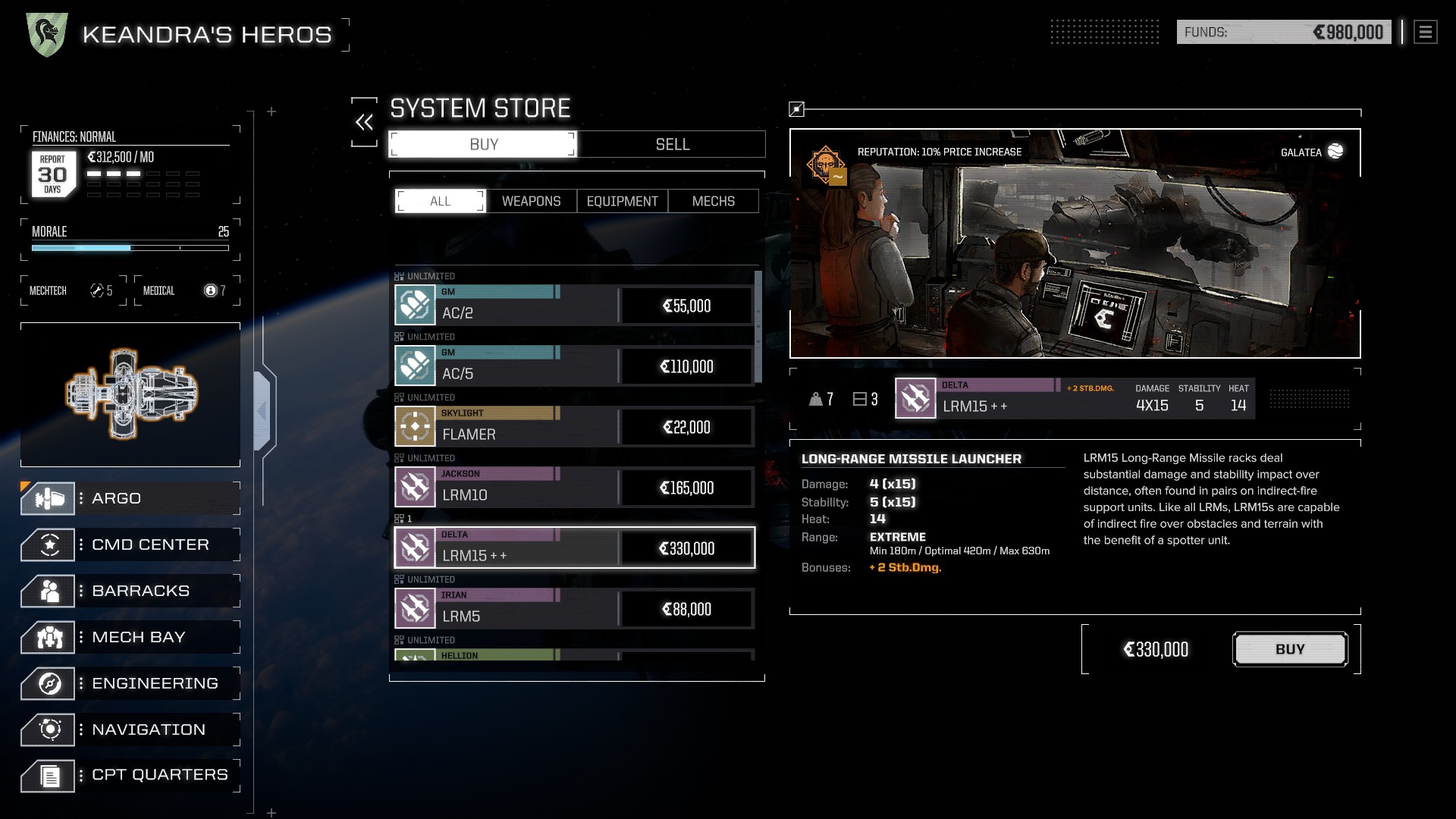Filter the store list to Mechs

[713, 201]
